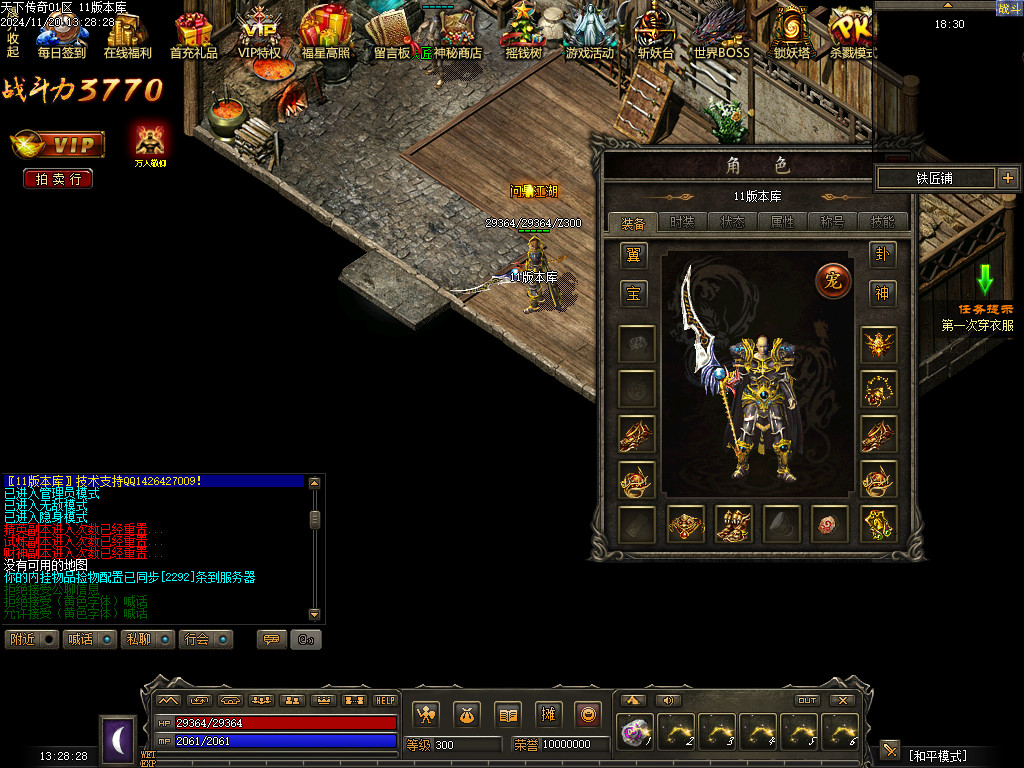The image size is (1024, 768).
Task: Click the 翼 wings button
Action: click(x=633, y=255)
